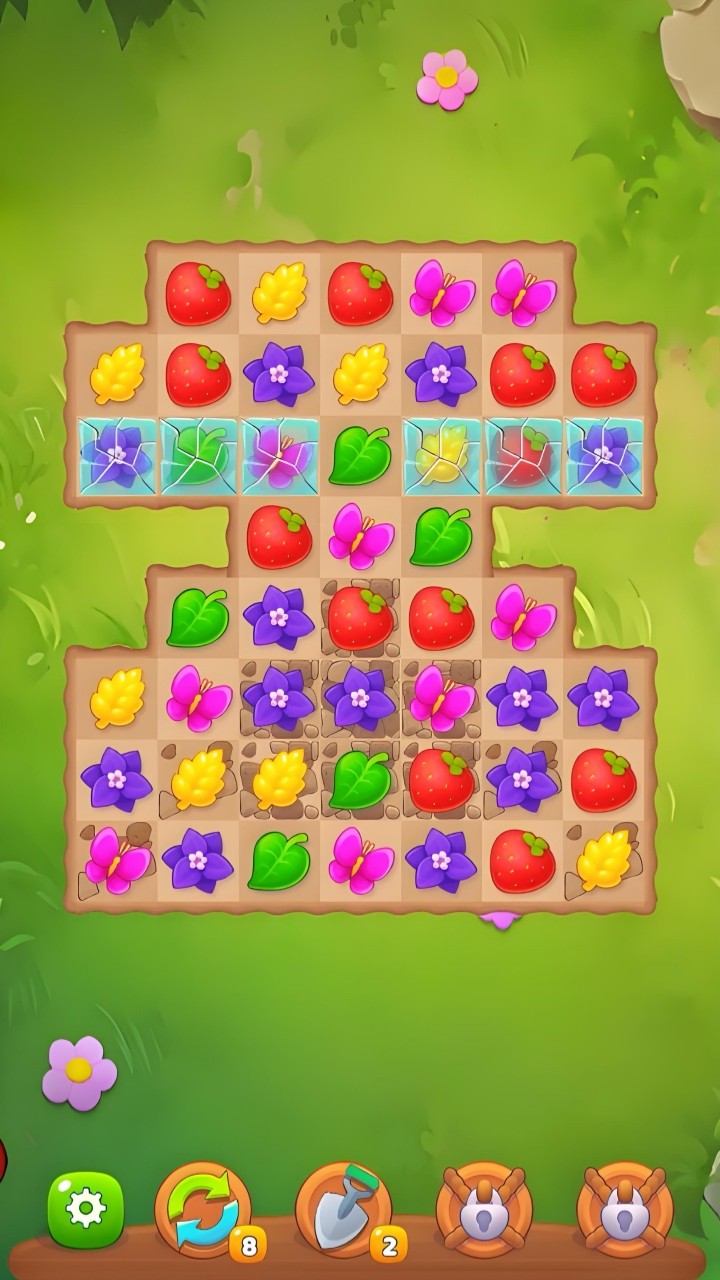Select the butterfly tile encased in ice

[x=280, y=455]
